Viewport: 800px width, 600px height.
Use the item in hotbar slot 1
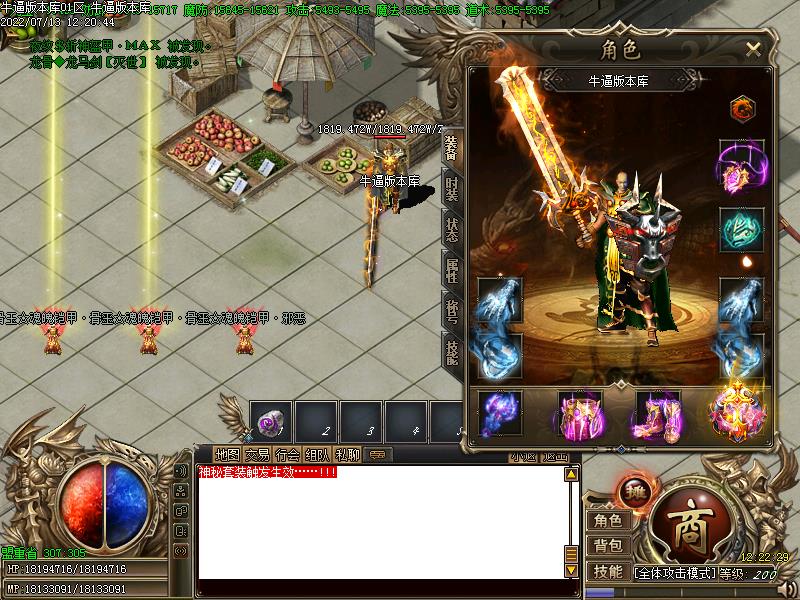coord(270,421)
